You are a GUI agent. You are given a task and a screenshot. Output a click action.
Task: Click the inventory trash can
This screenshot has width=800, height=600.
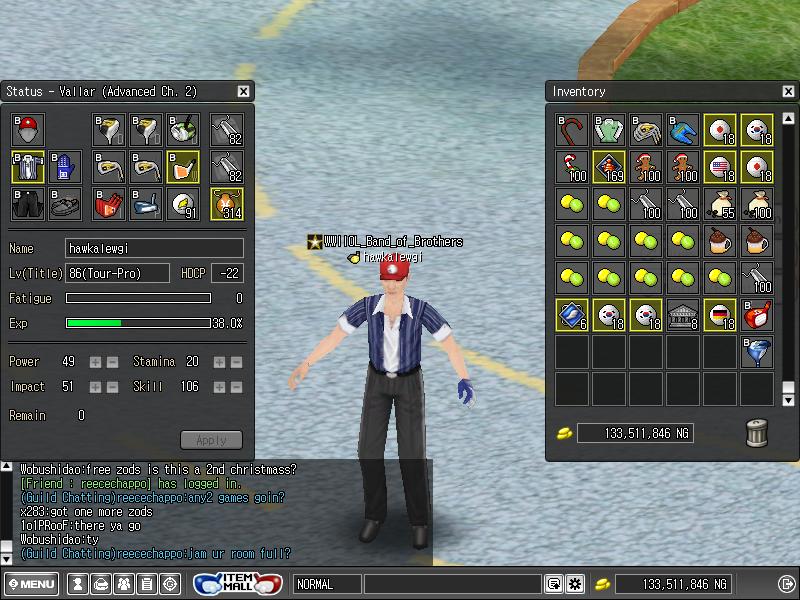tap(757, 433)
